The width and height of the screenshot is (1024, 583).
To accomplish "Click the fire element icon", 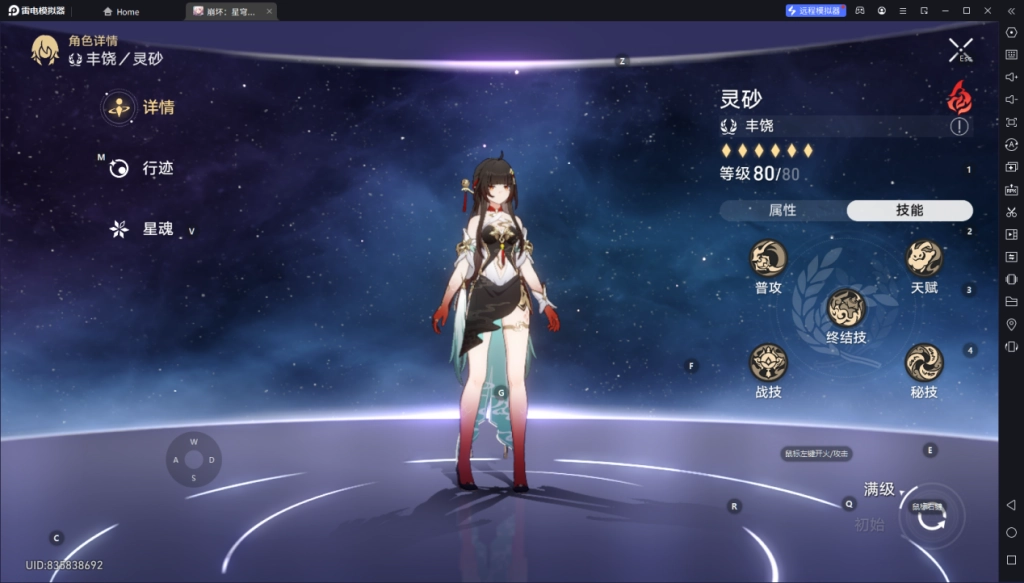I will [x=959, y=97].
